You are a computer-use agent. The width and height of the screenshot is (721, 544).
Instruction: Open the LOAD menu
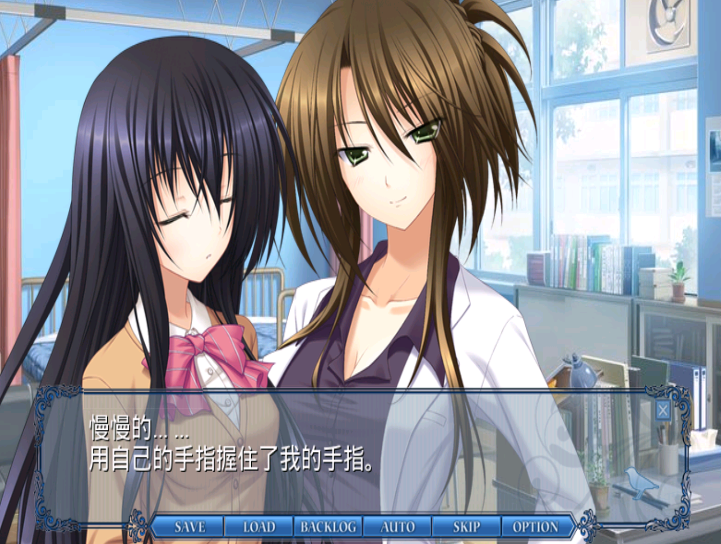[258, 527]
